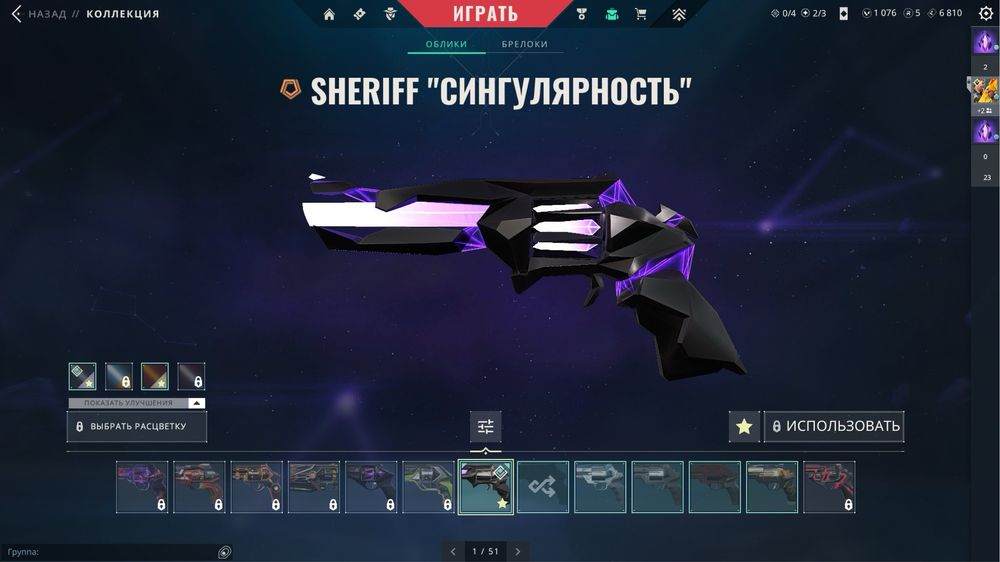Screen dimensions: 1000x562
Task: Open the skin filter sliders button
Action: 486,427
